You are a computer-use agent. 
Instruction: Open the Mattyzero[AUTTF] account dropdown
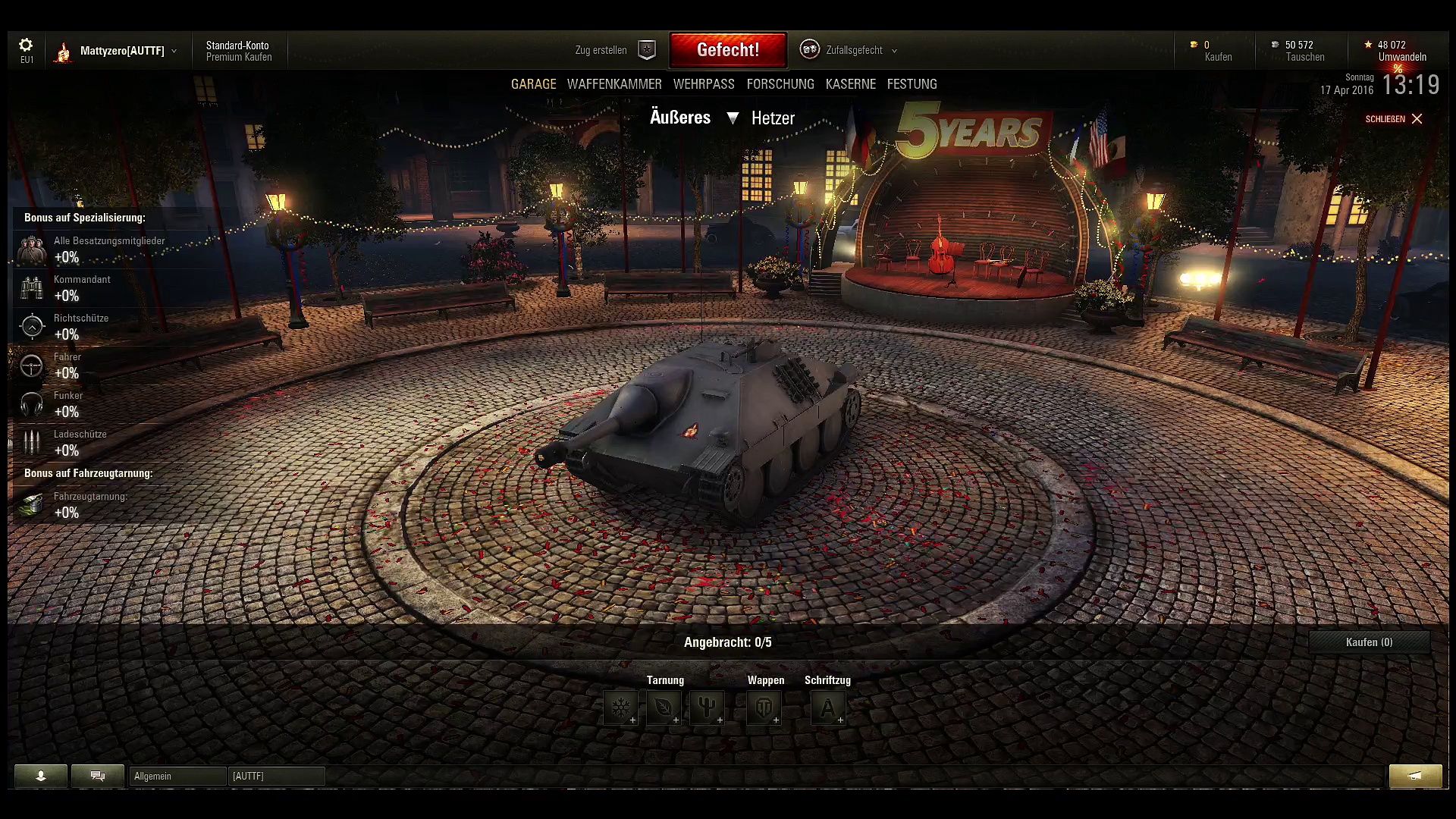[x=121, y=51]
